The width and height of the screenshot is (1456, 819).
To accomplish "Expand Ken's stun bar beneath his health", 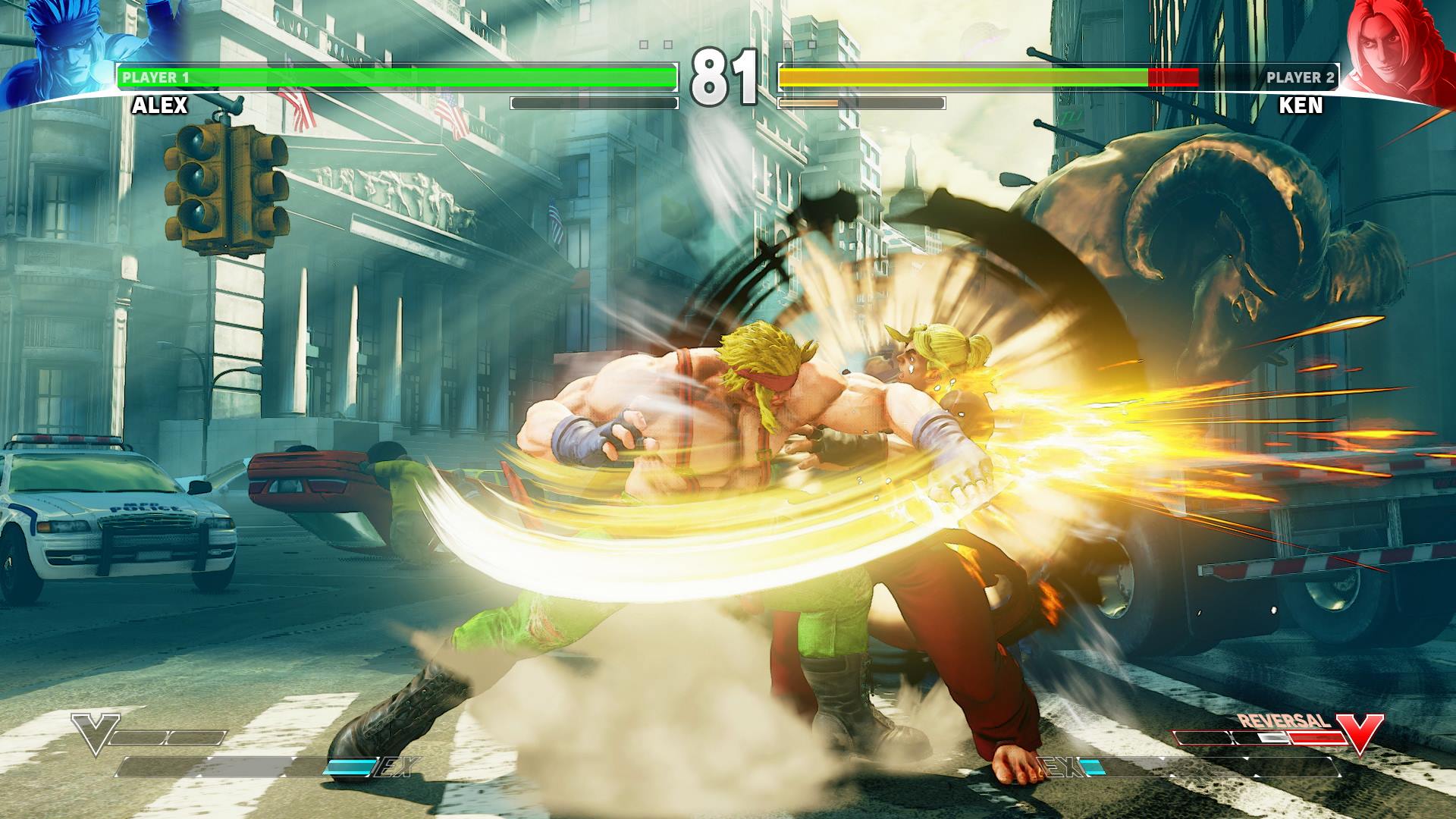I will 861,101.
